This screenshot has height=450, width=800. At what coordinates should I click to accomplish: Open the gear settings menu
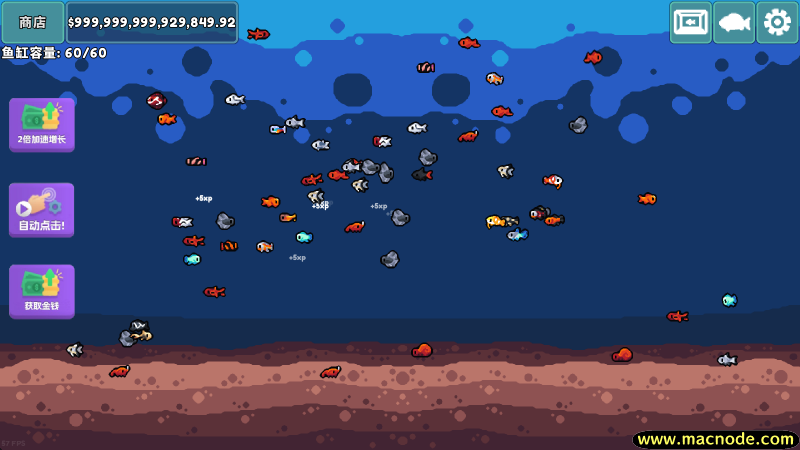(777, 22)
